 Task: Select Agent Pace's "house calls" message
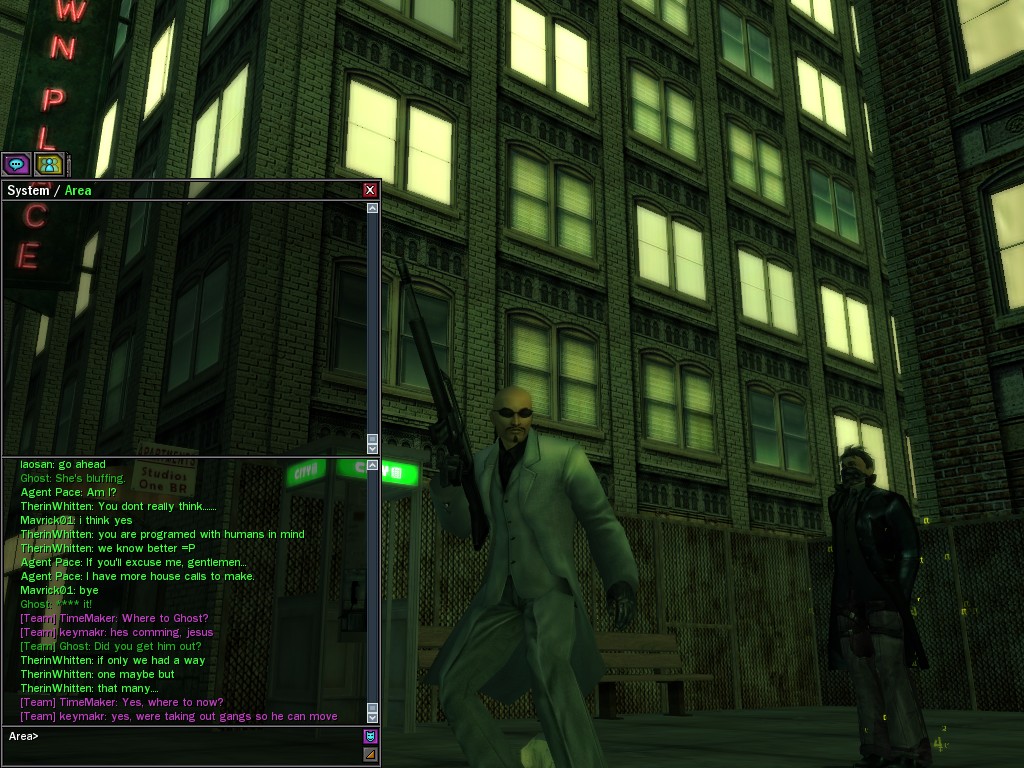click(x=138, y=576)
